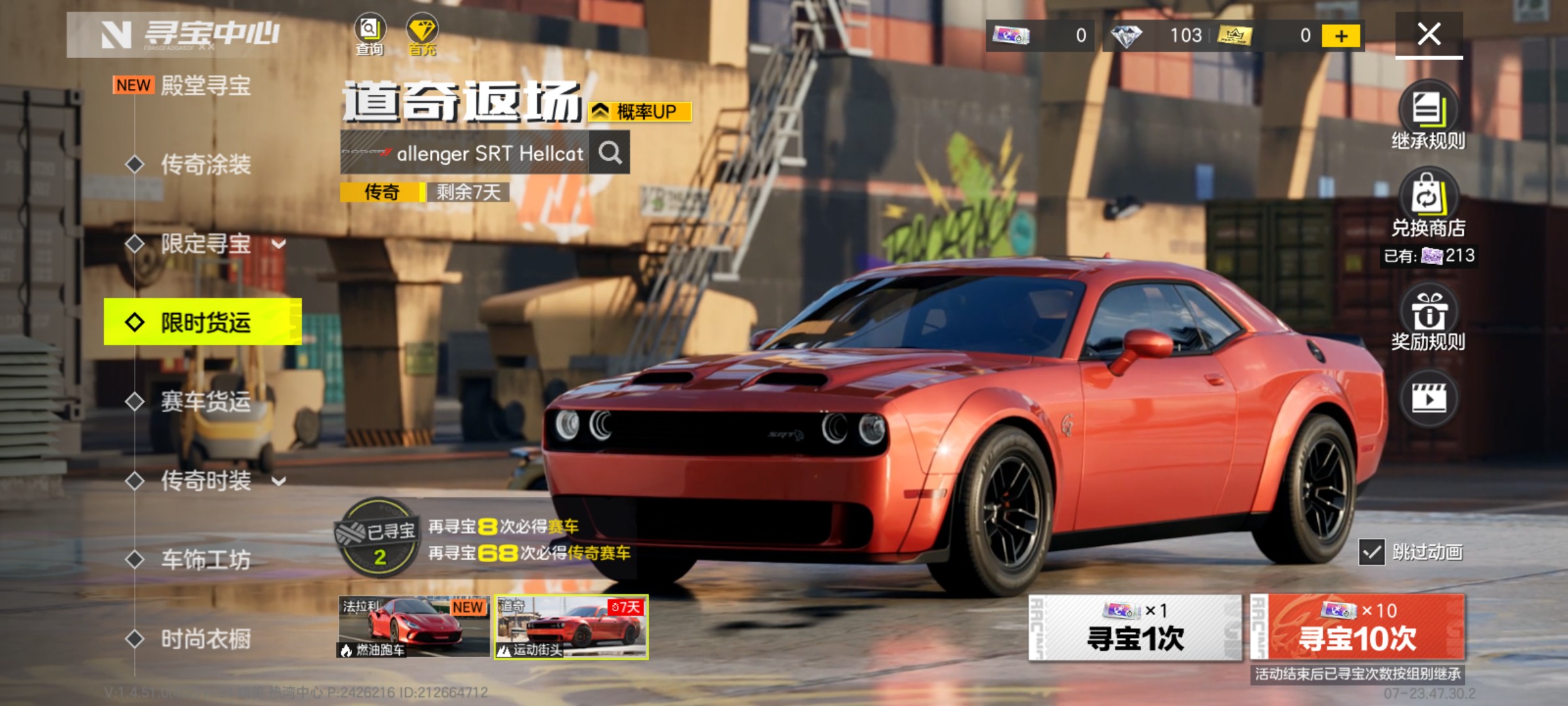Go to 时尚衣橱 tab
The image size is (1568, 706).
[x=205, y=639]
